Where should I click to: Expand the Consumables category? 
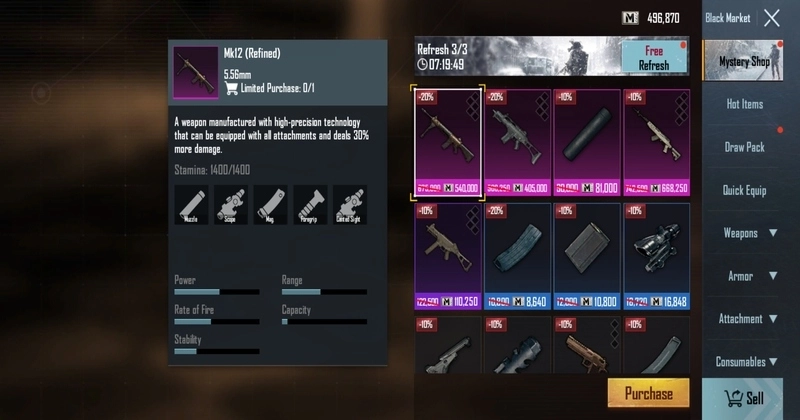pos(749,362)
